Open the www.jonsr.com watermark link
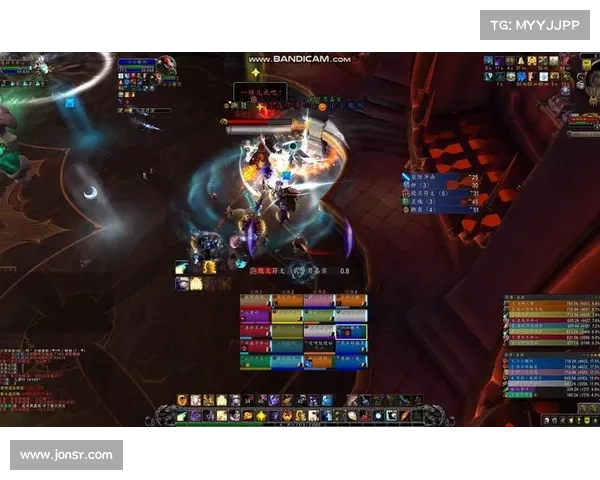This screenshot has height=480, width=600. (x=67, y=455)
